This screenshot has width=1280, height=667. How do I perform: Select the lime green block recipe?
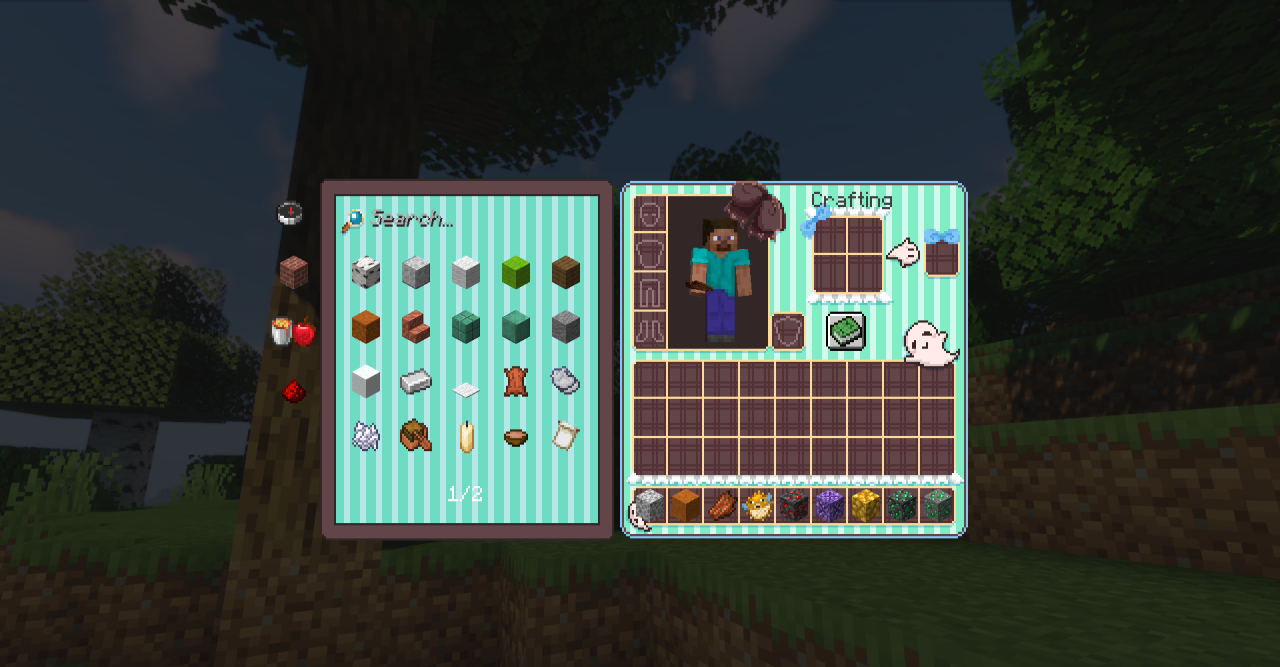click(516, 272)
